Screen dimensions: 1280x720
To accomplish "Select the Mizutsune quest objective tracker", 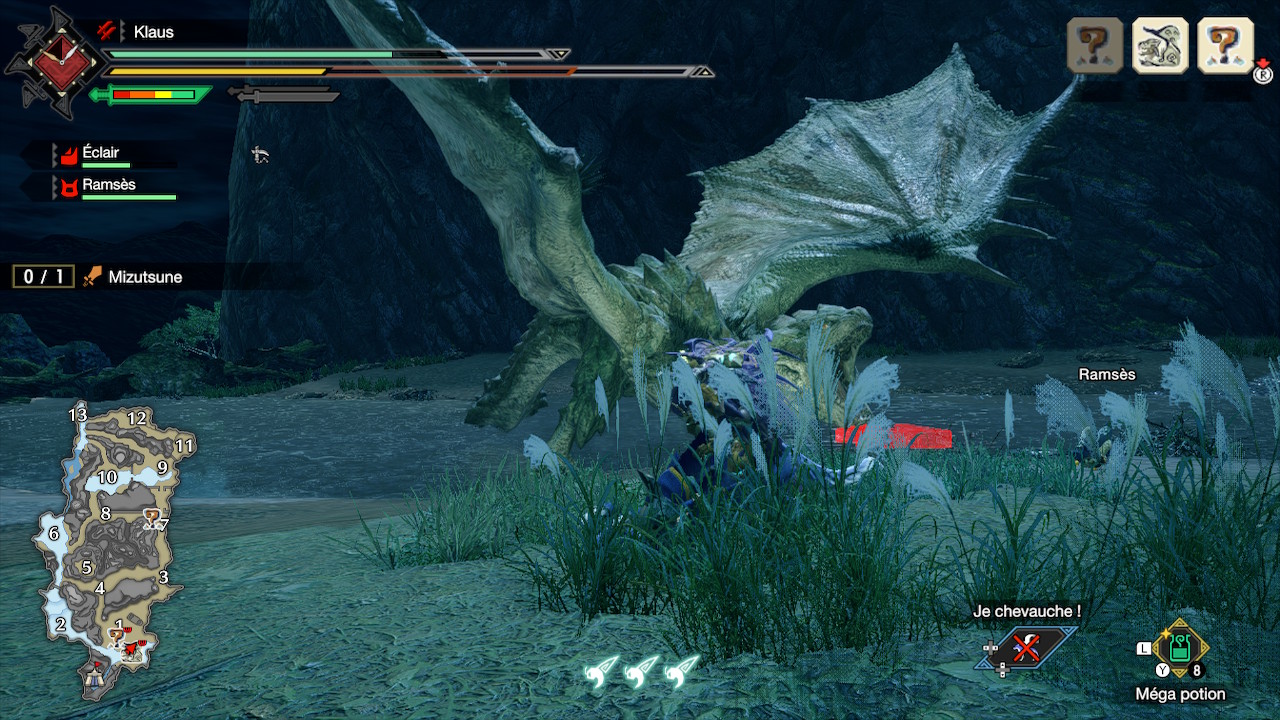I will coord(145,277).
